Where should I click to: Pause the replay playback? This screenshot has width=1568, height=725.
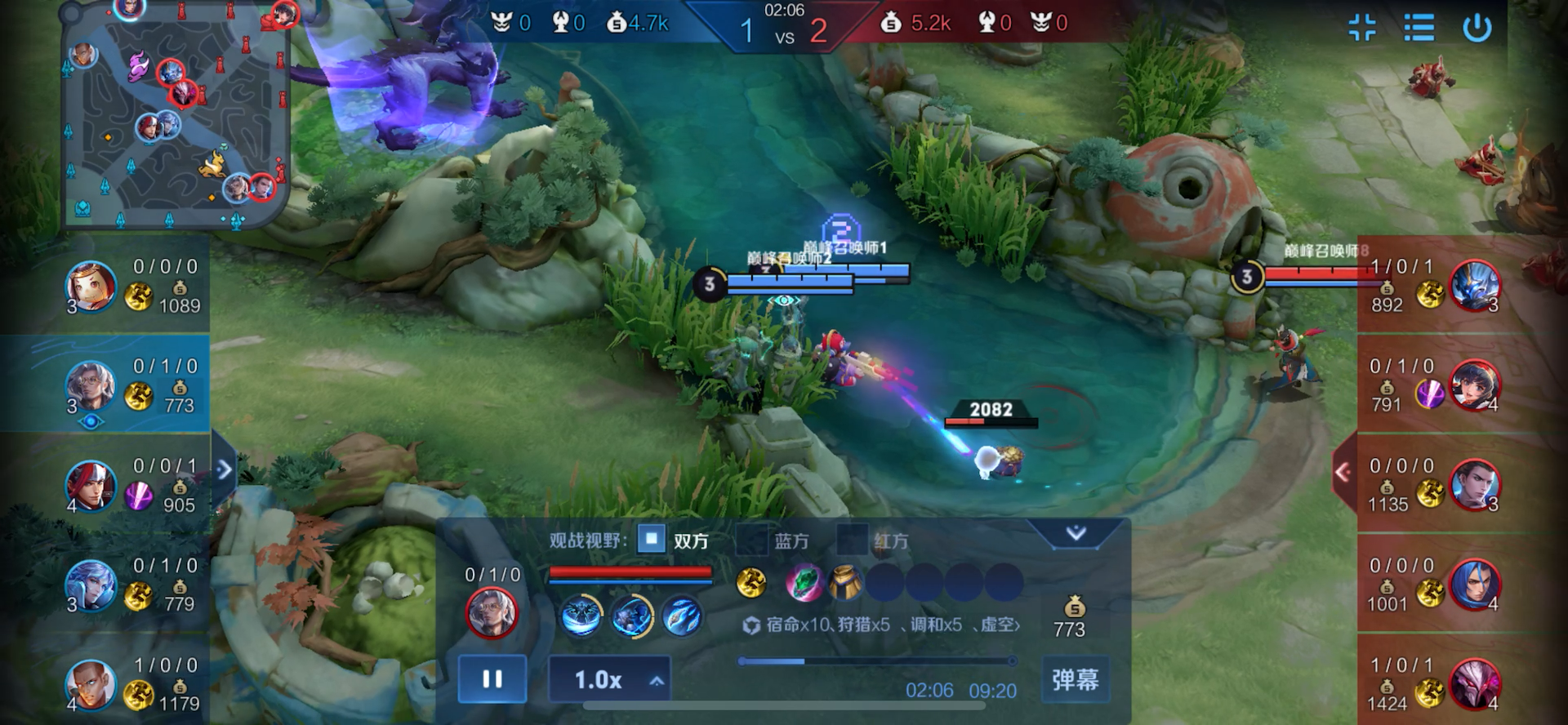[492, 679]
